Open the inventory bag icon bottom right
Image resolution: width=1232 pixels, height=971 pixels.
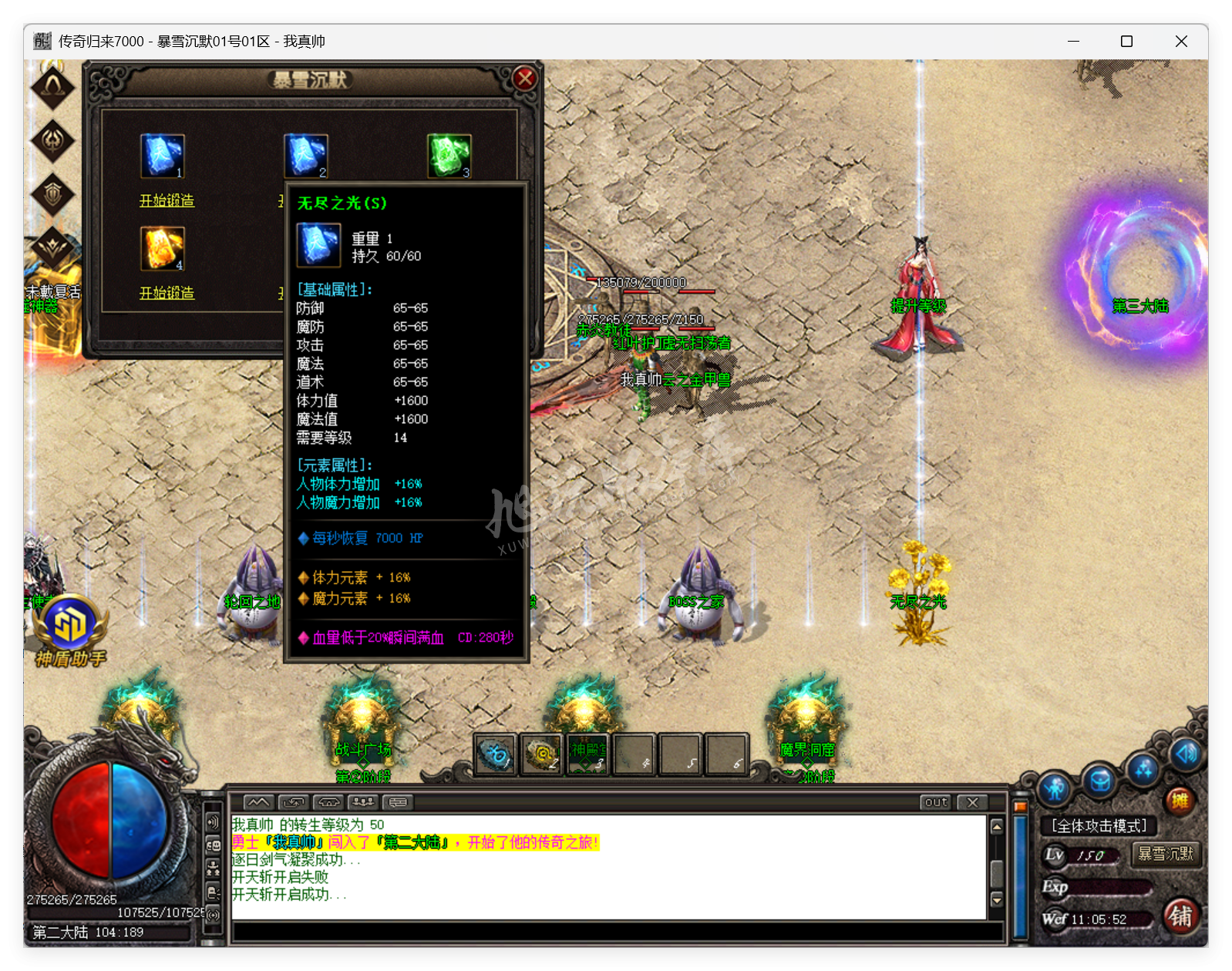[x=1100, y=781]
